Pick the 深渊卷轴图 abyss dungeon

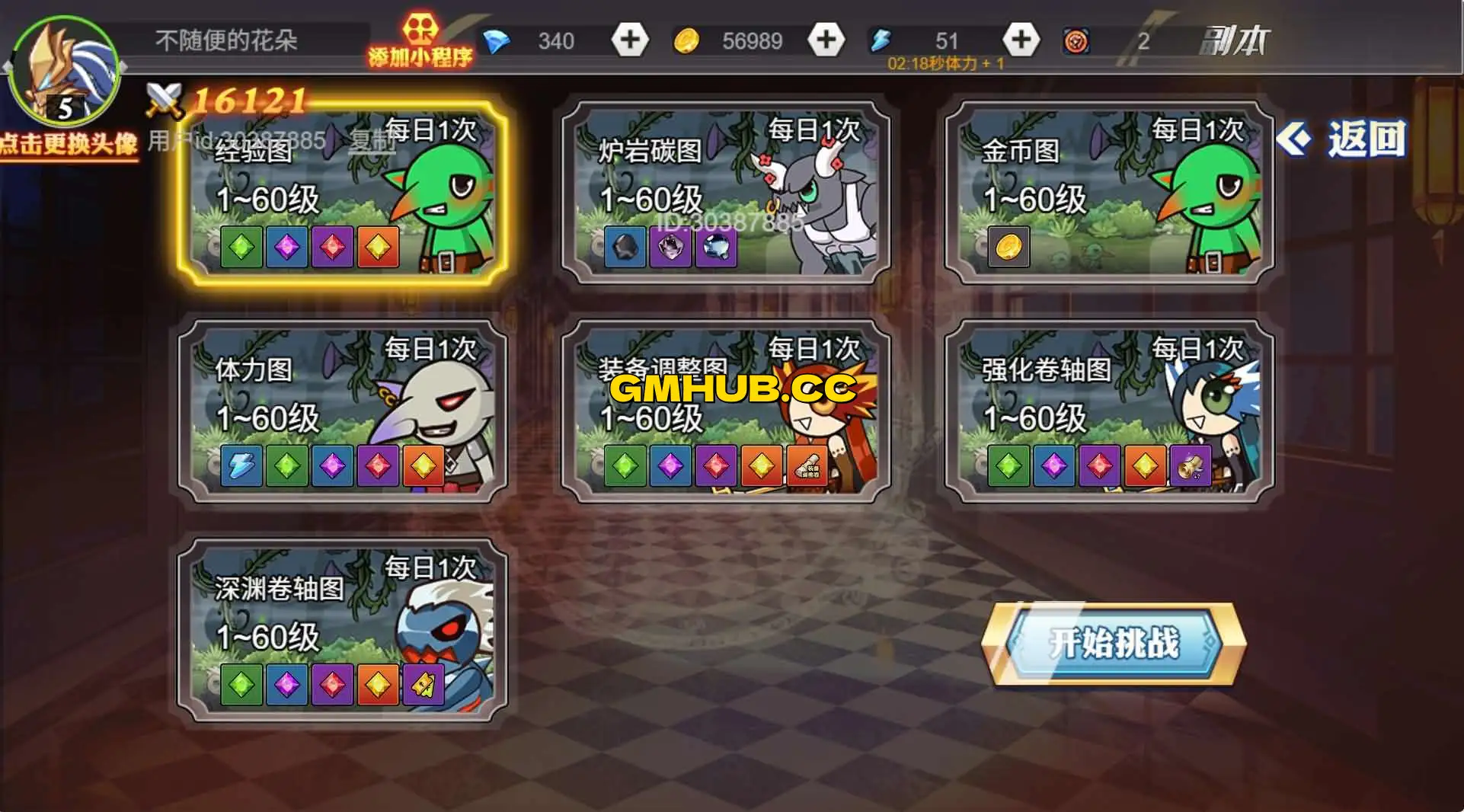[342, 631]
